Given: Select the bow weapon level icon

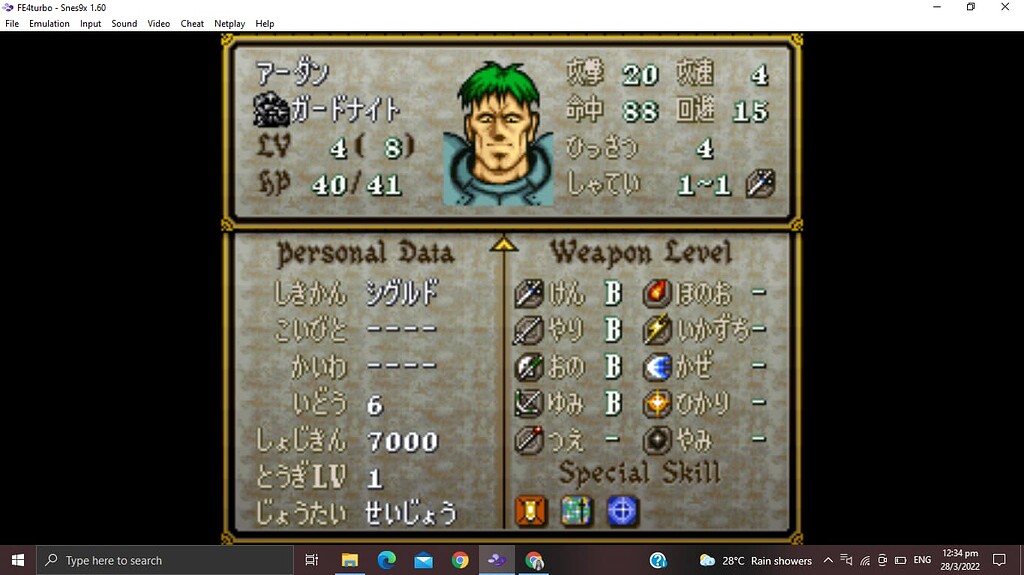Looking at the screenshot, I should pos(529,403).
